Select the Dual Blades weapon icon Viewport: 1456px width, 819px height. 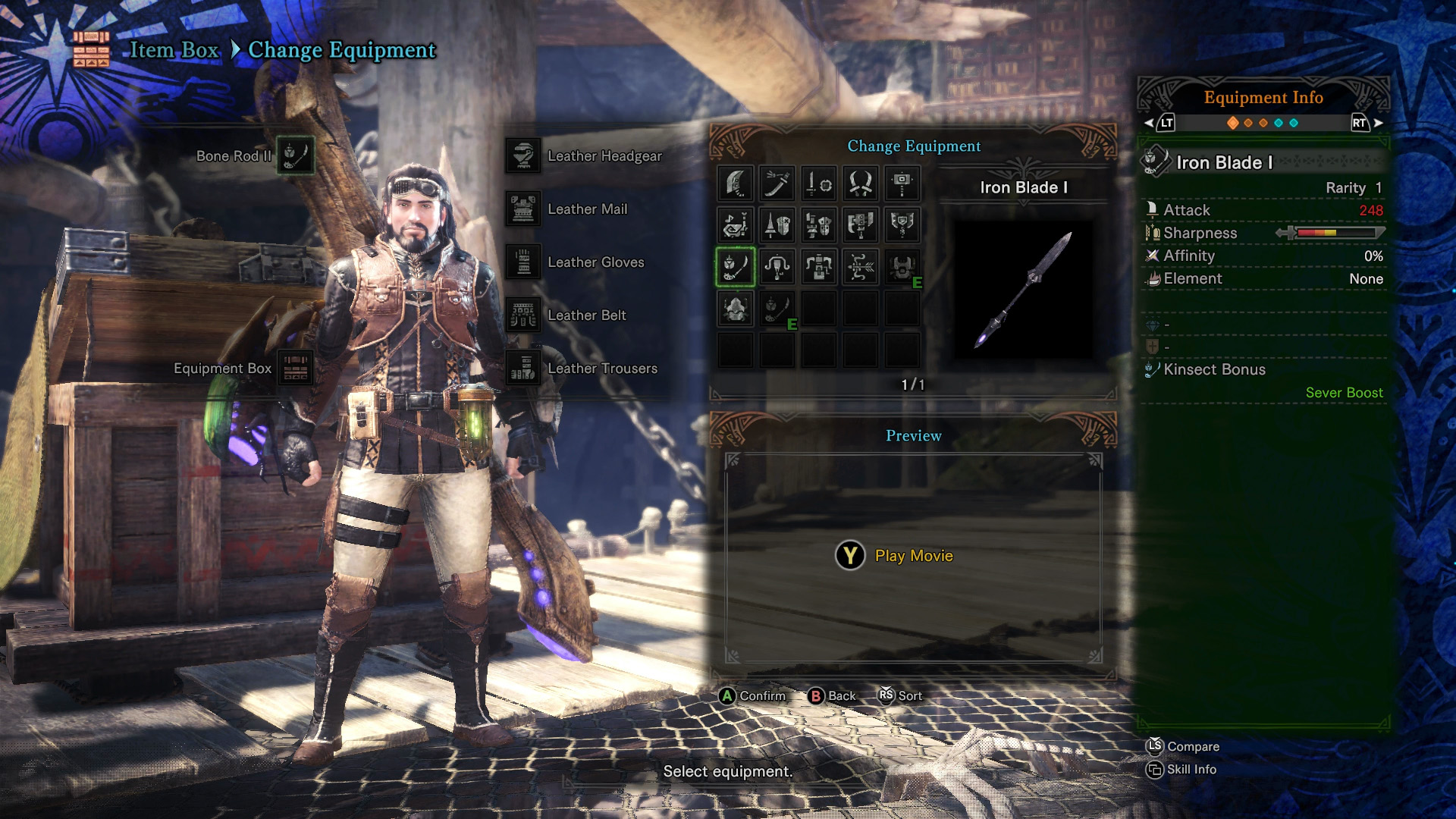coord(861,184)
